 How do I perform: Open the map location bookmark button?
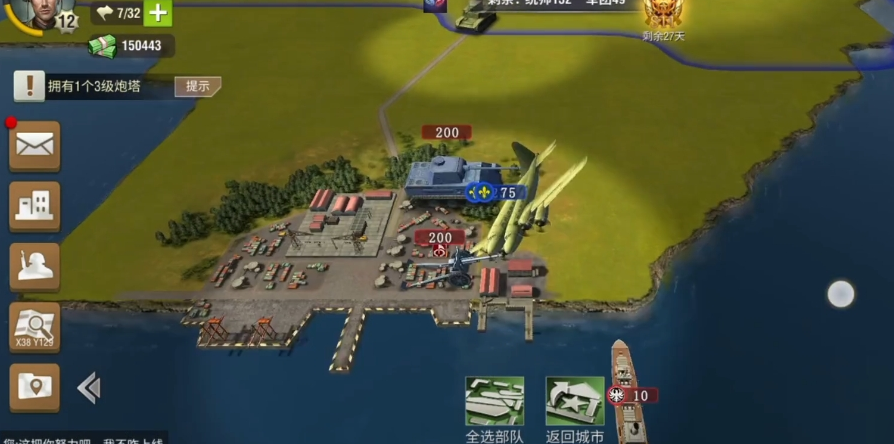click(35, 387)
